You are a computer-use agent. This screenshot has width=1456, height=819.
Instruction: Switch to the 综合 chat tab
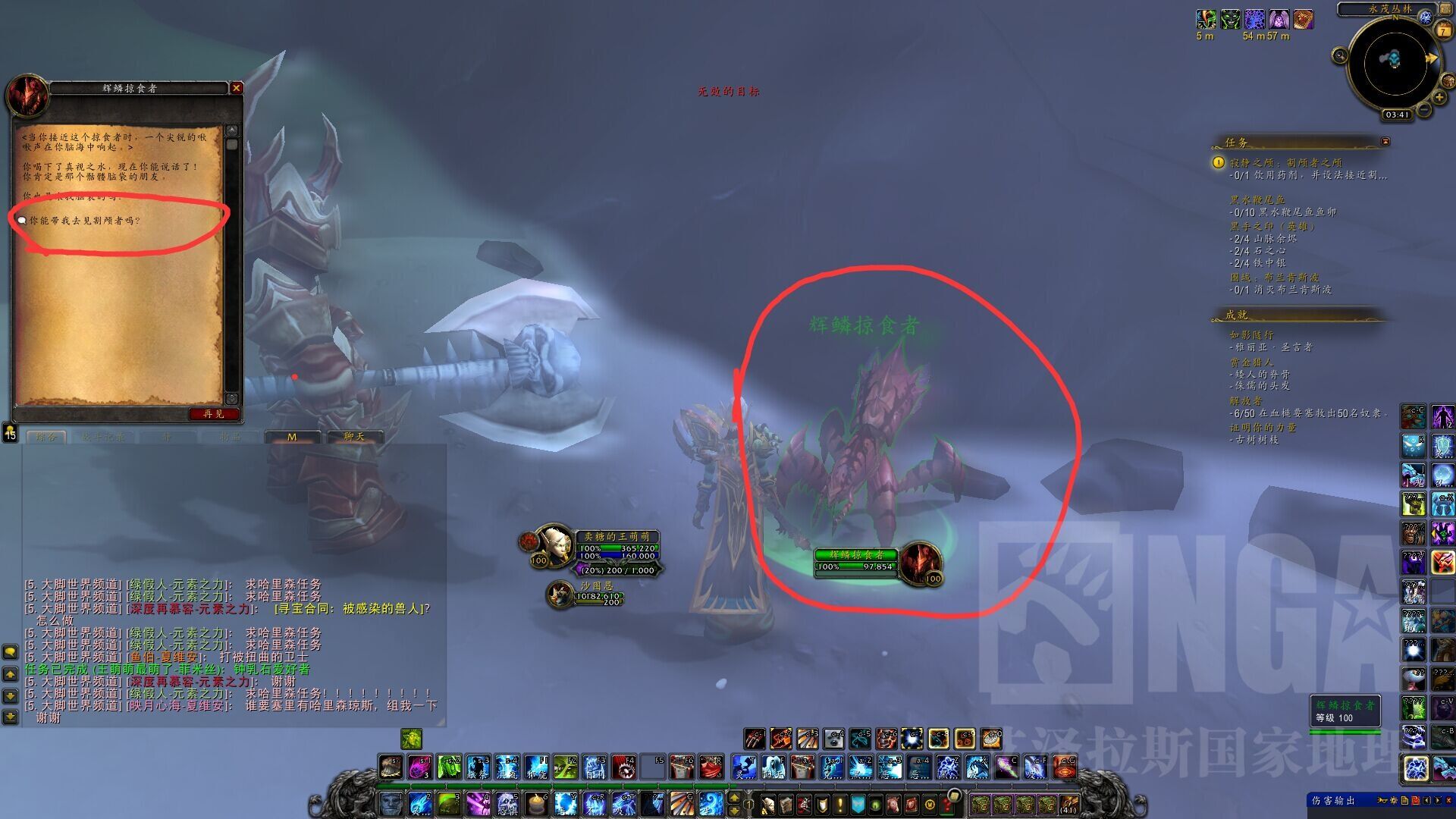(x=46, y=437)
